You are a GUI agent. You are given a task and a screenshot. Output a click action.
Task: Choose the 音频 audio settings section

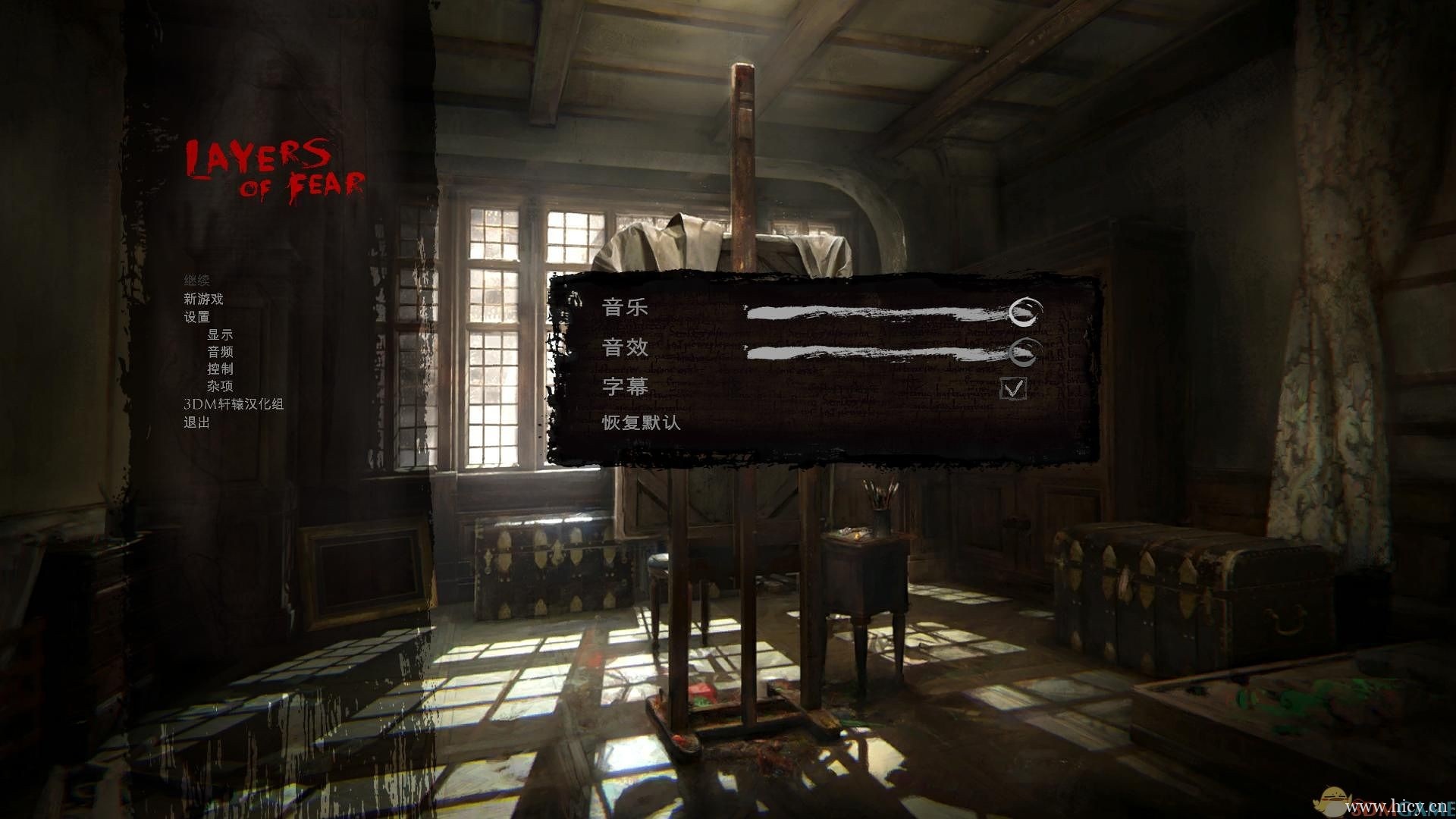point(220,352)
